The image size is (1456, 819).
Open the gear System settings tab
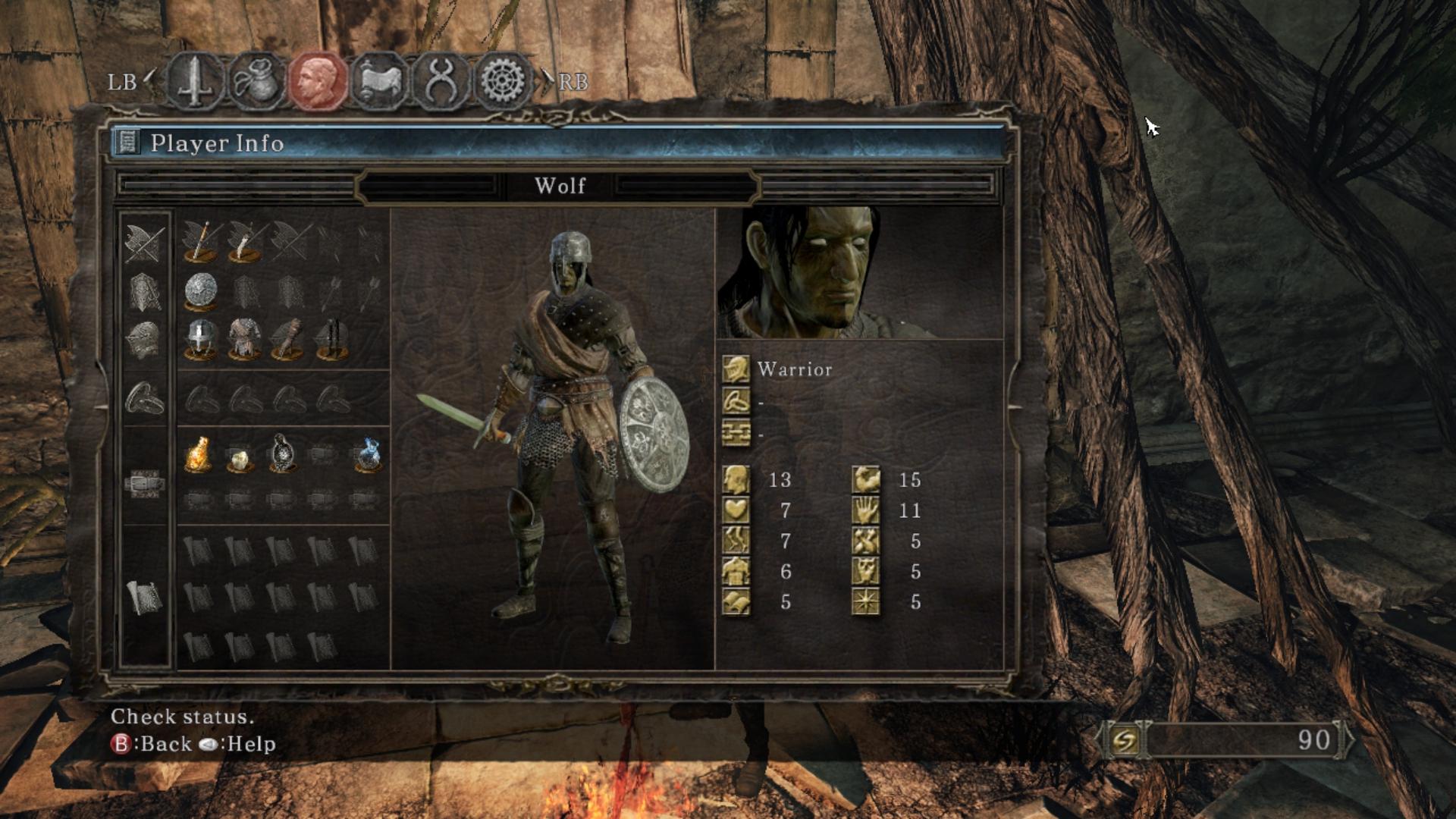(x=503, y=80)
